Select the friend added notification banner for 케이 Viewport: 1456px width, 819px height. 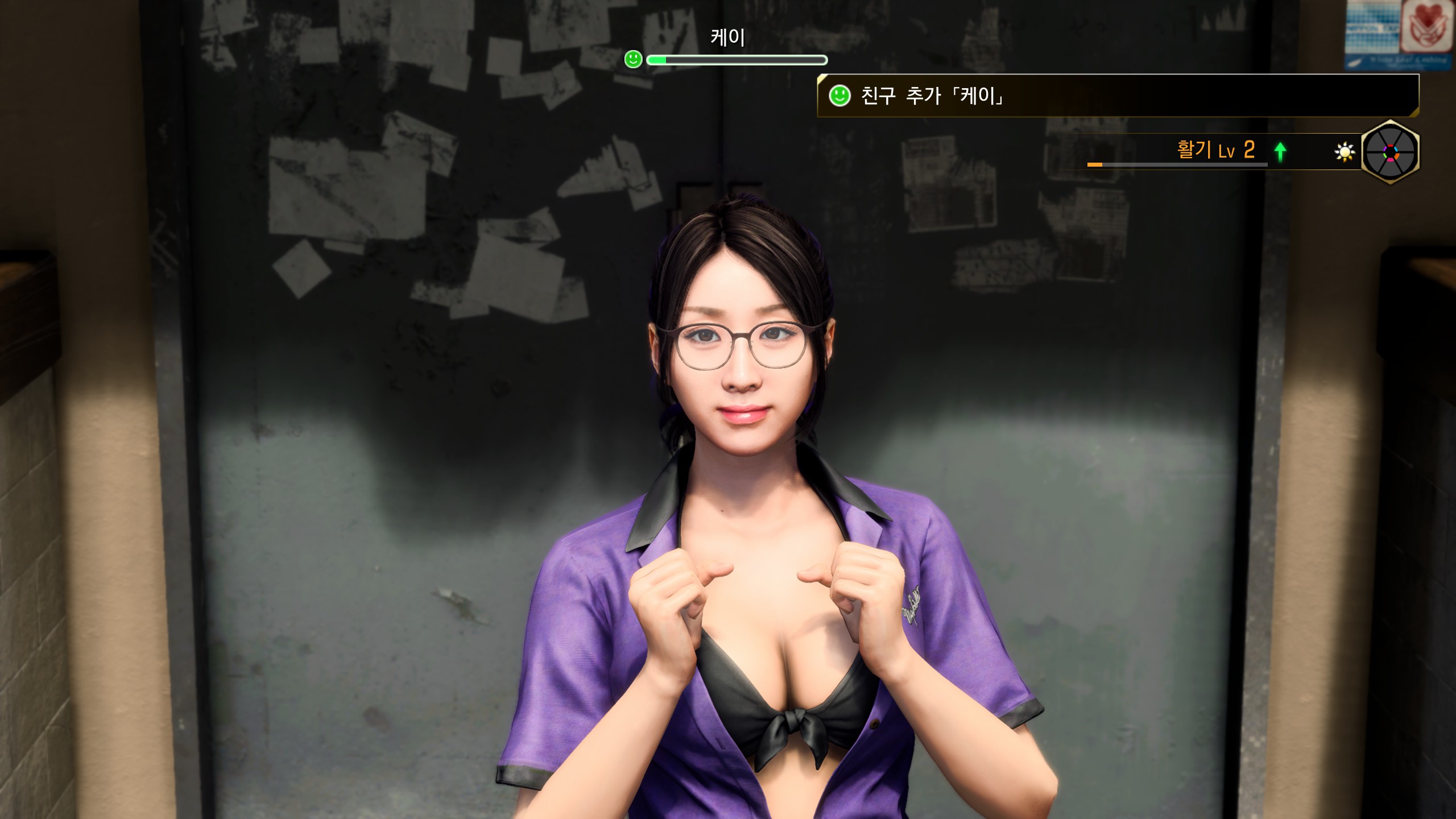click(x=1117, y=96)
